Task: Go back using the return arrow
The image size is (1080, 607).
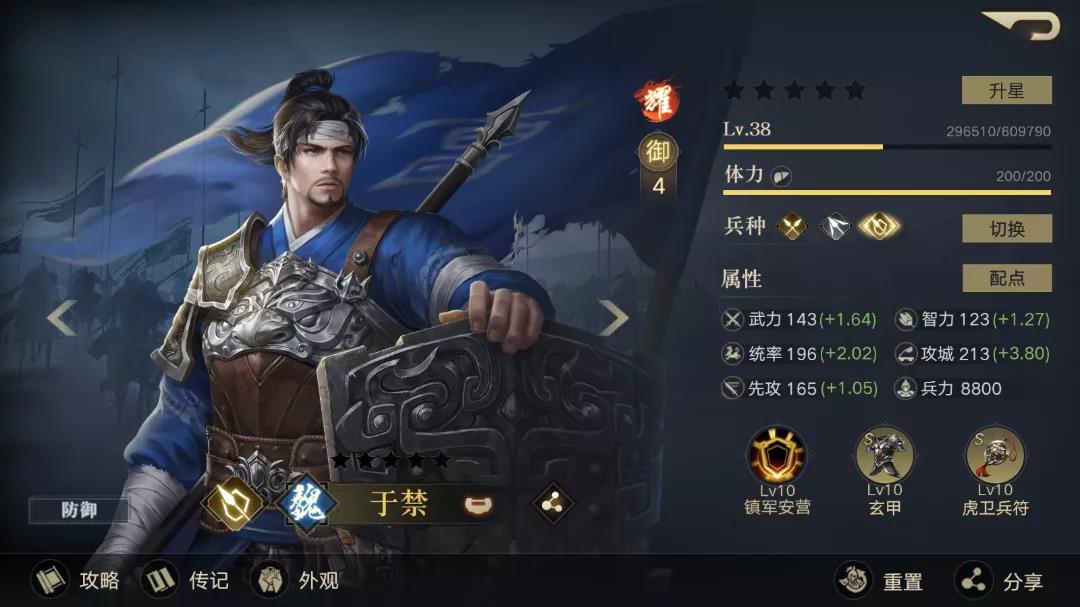Action: click(x=1022, y=24)
